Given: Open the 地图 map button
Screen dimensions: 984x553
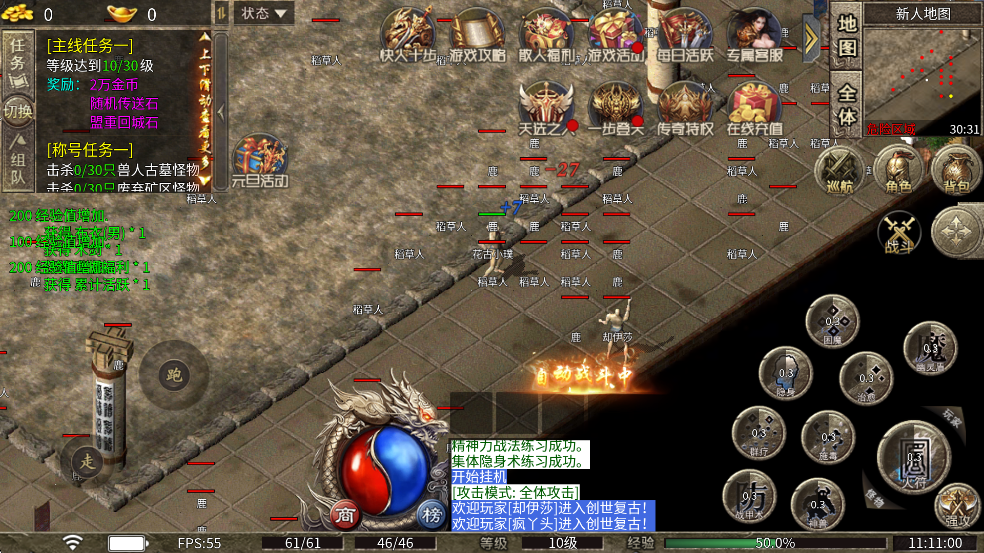Looking at the screenshot, I should click(846, 35).
